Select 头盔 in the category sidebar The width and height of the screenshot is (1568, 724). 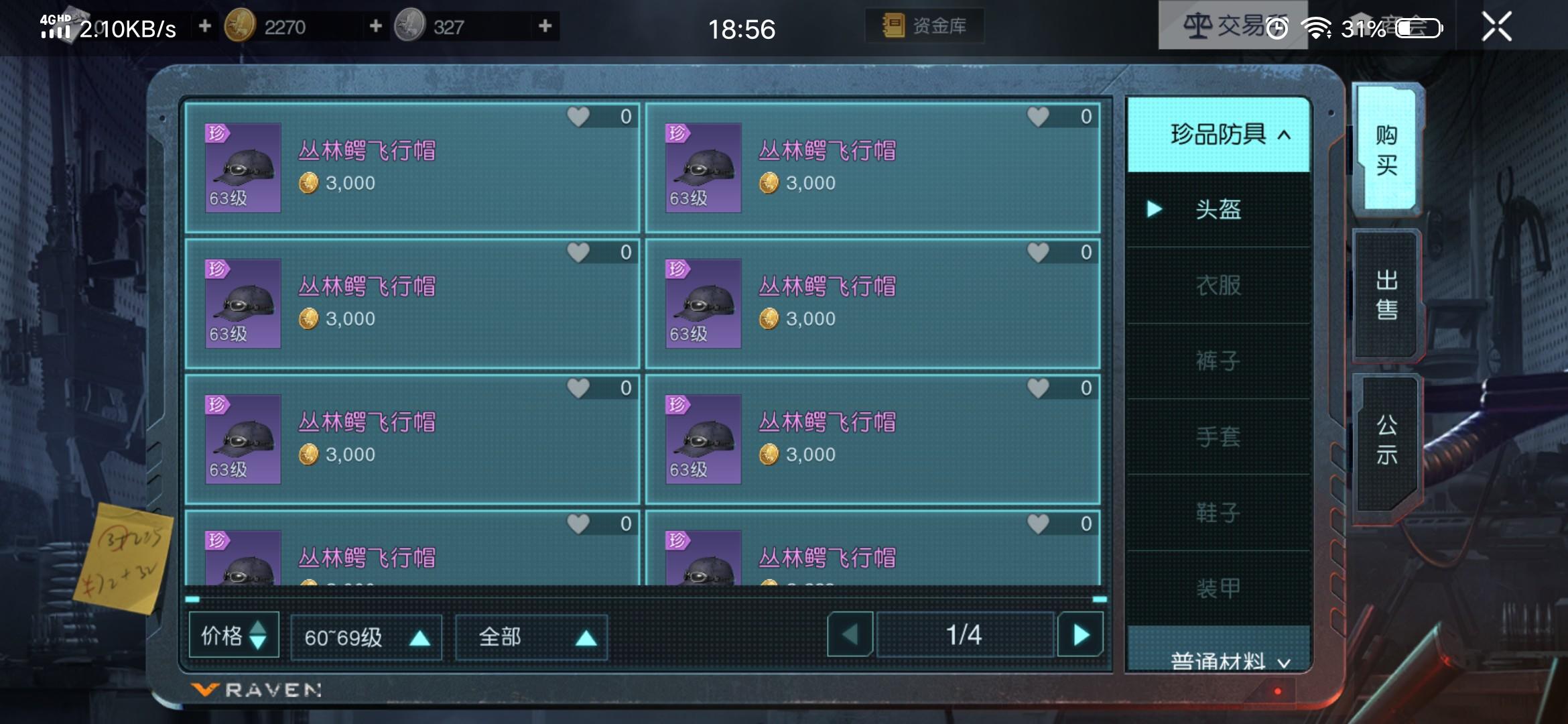pos(1218,210)
